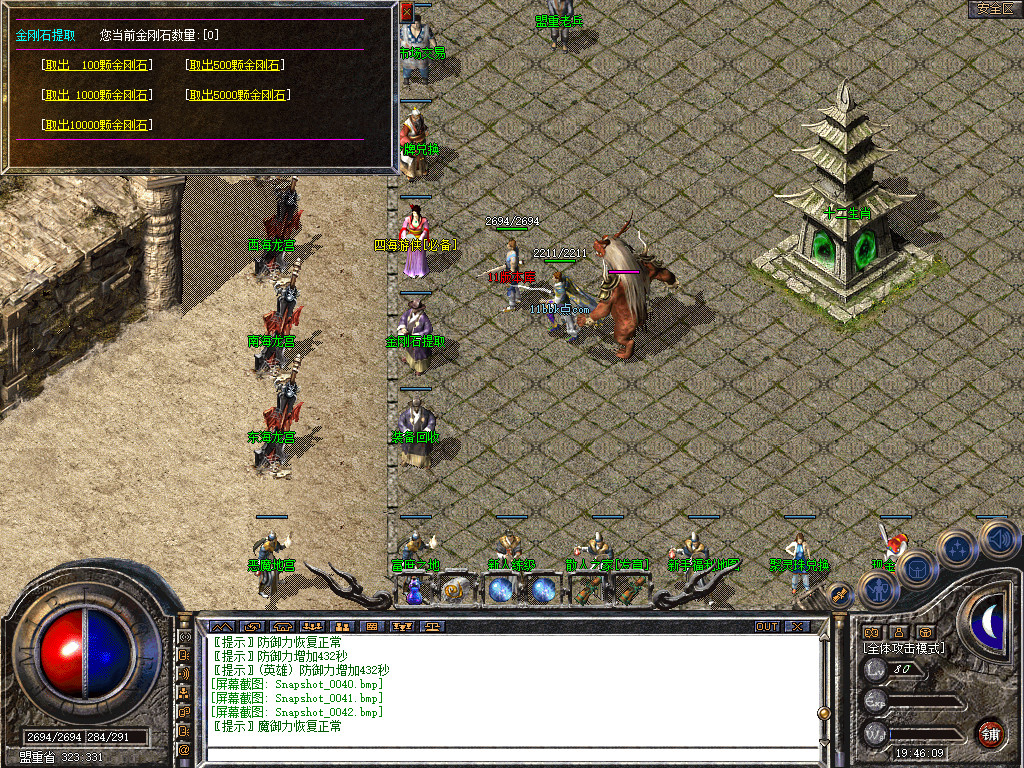
Task: Click the scales icon in the chat toolbar
Action: coord(434,627)
